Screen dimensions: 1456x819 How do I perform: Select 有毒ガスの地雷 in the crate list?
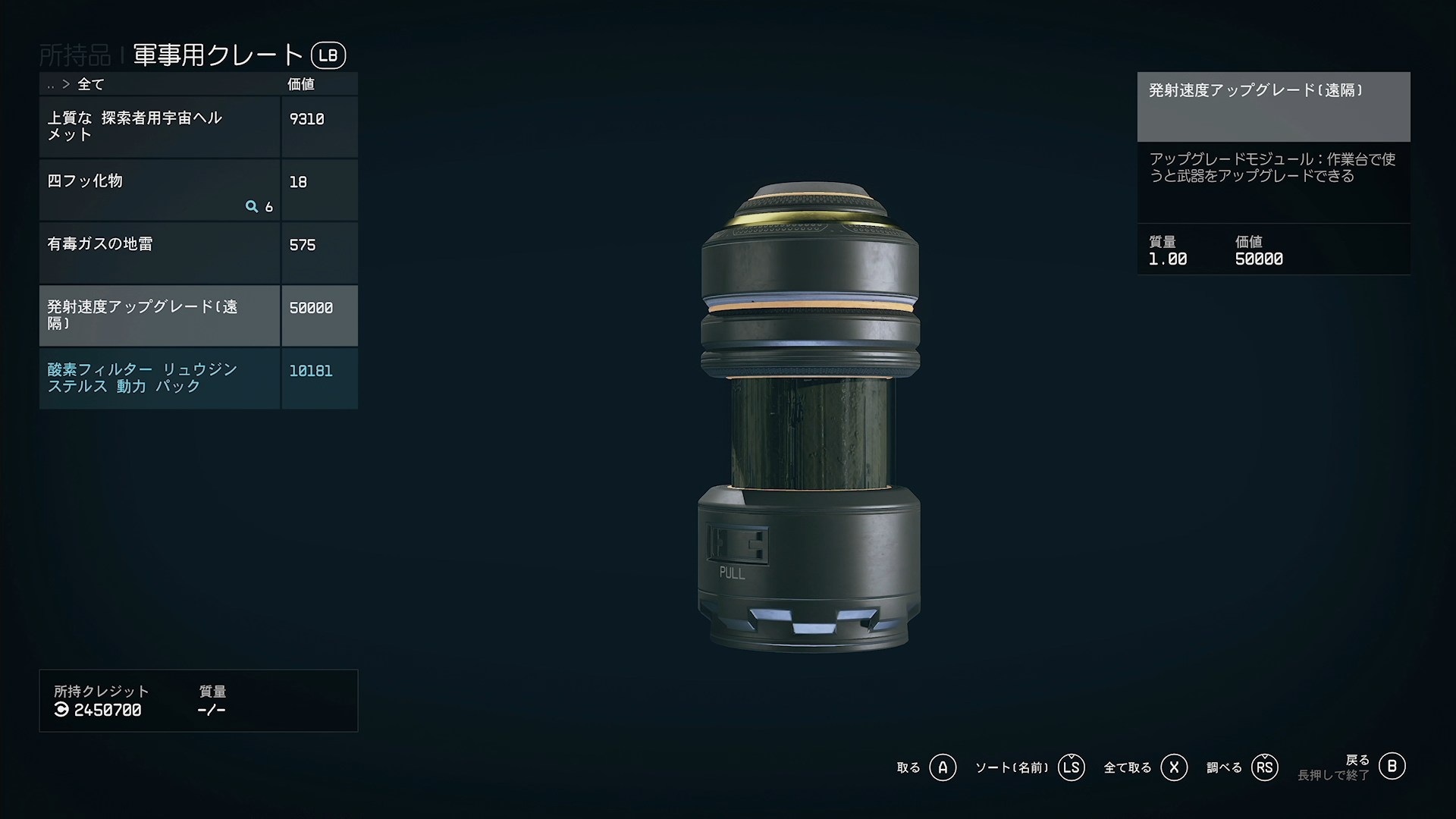[159, 253]
